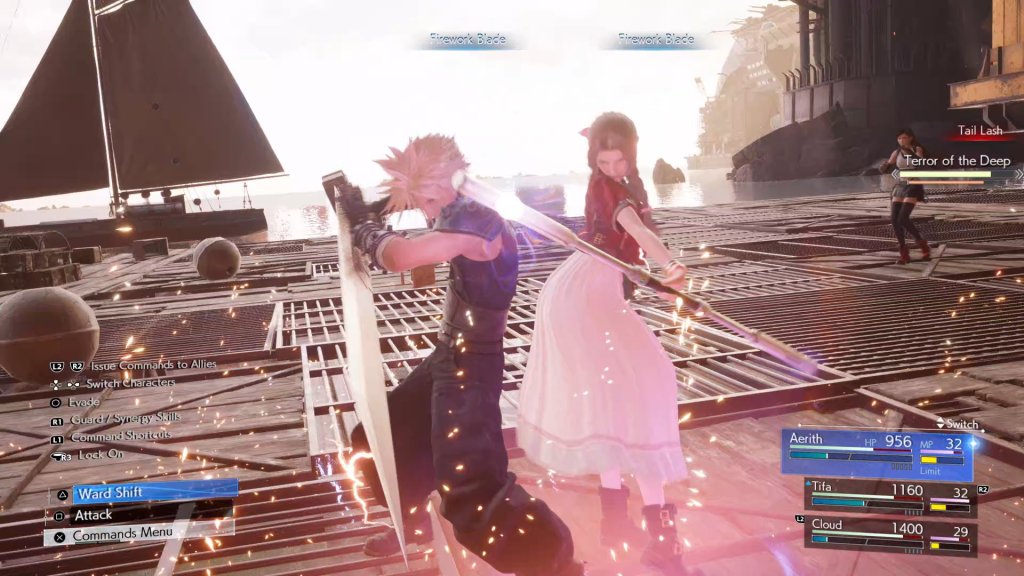Switch to Tifa in the party list
Image resolution: width=1024 pixels, height=576 pixels.
pyautogui.click(x=888, y=498)
